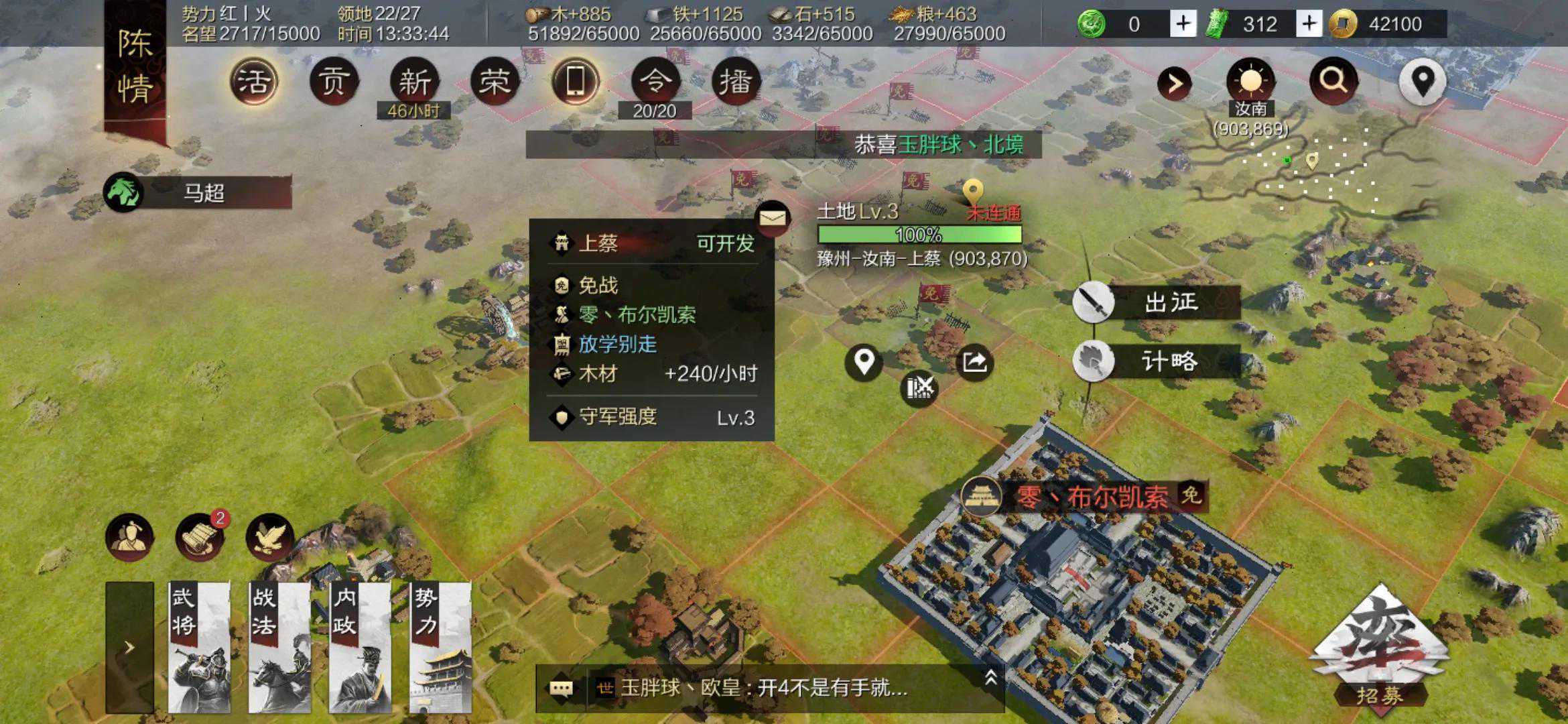Share the tile via share icon
1568x724 pixels.
[x=974, y=363]
